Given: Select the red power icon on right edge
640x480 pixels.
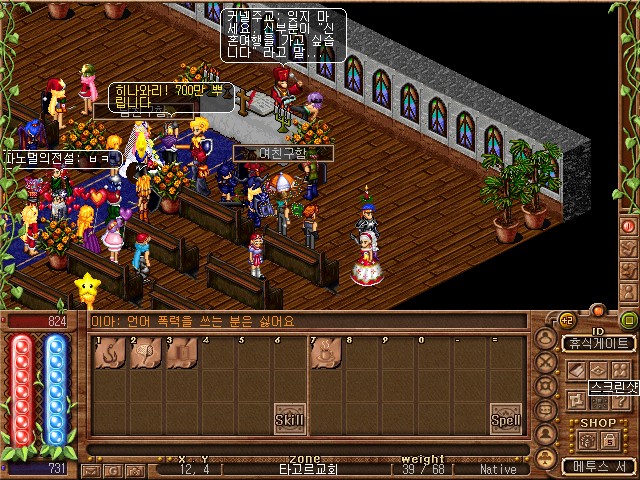Looking at the screenshot, I should point(629,226).
